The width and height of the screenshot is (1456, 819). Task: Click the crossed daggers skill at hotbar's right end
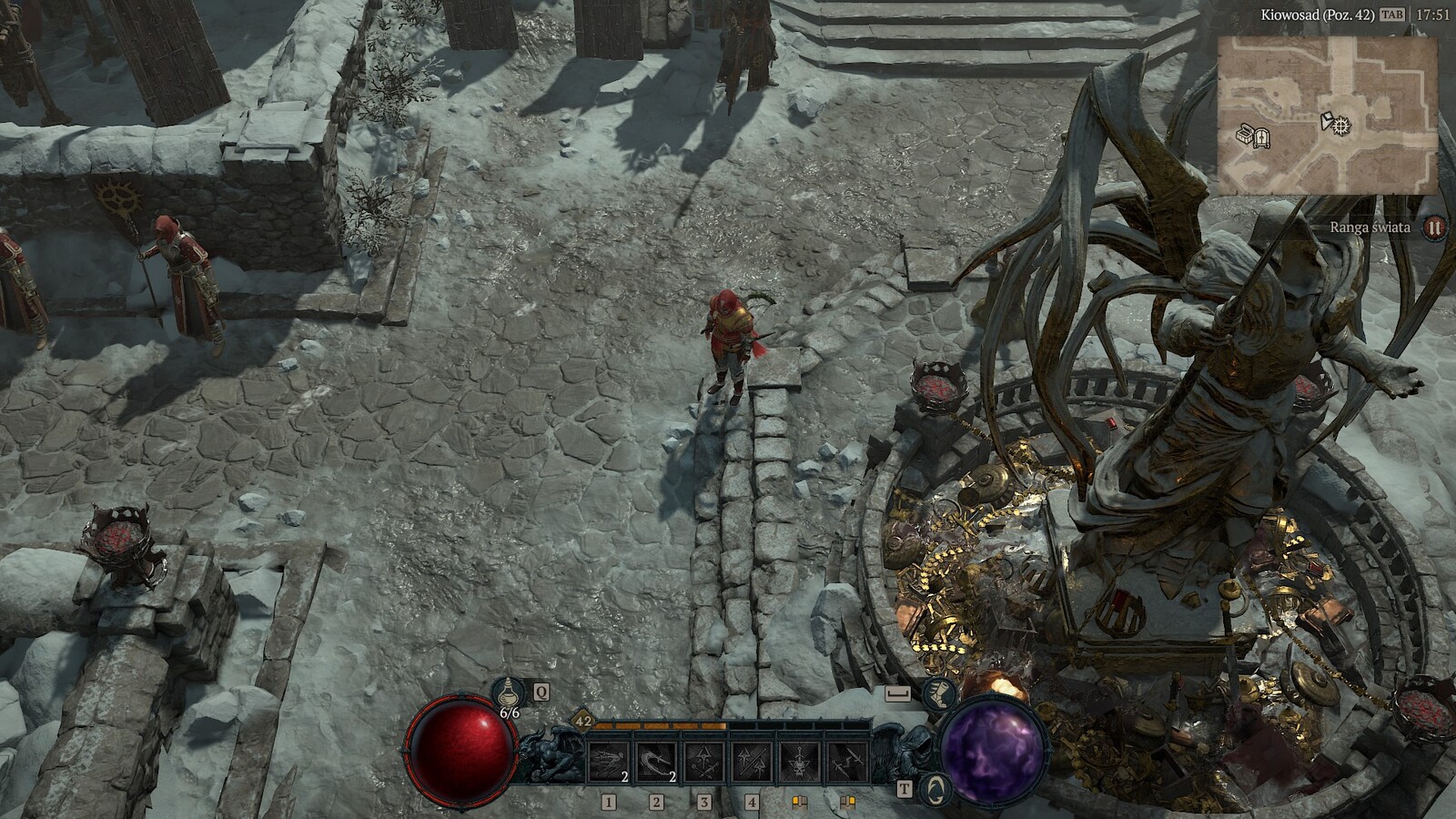849,762
